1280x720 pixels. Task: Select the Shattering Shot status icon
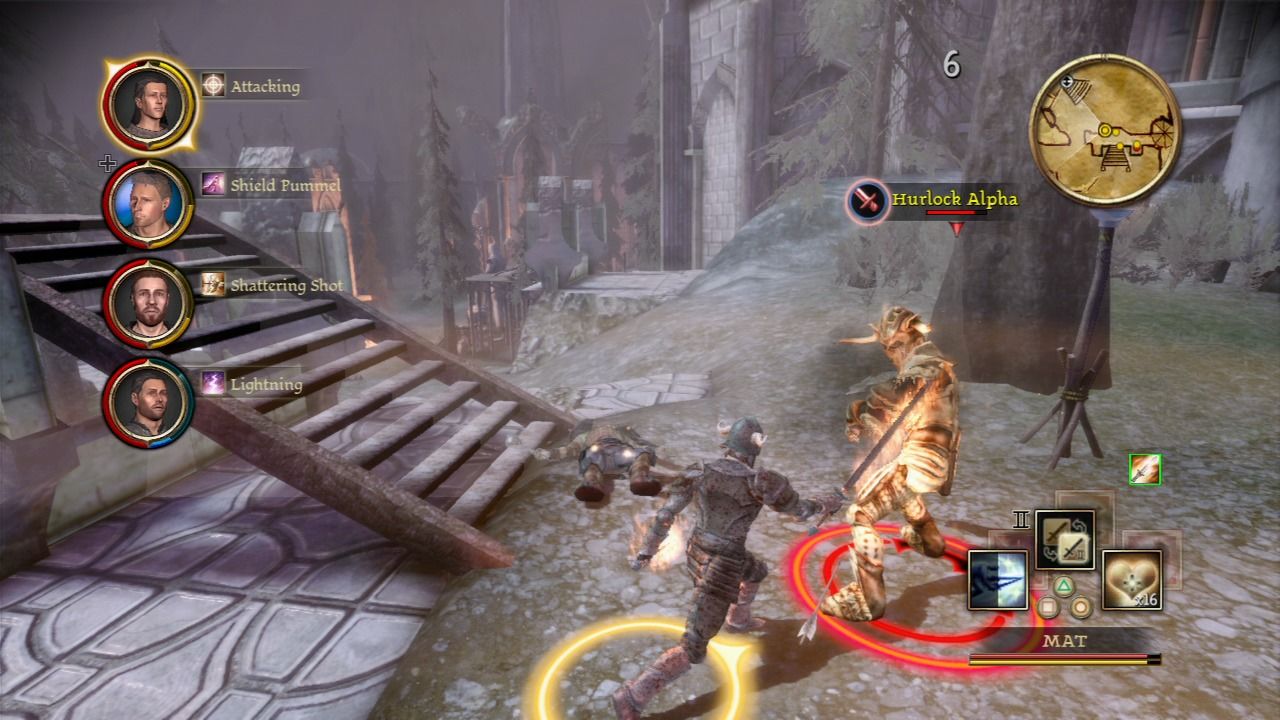212,286
